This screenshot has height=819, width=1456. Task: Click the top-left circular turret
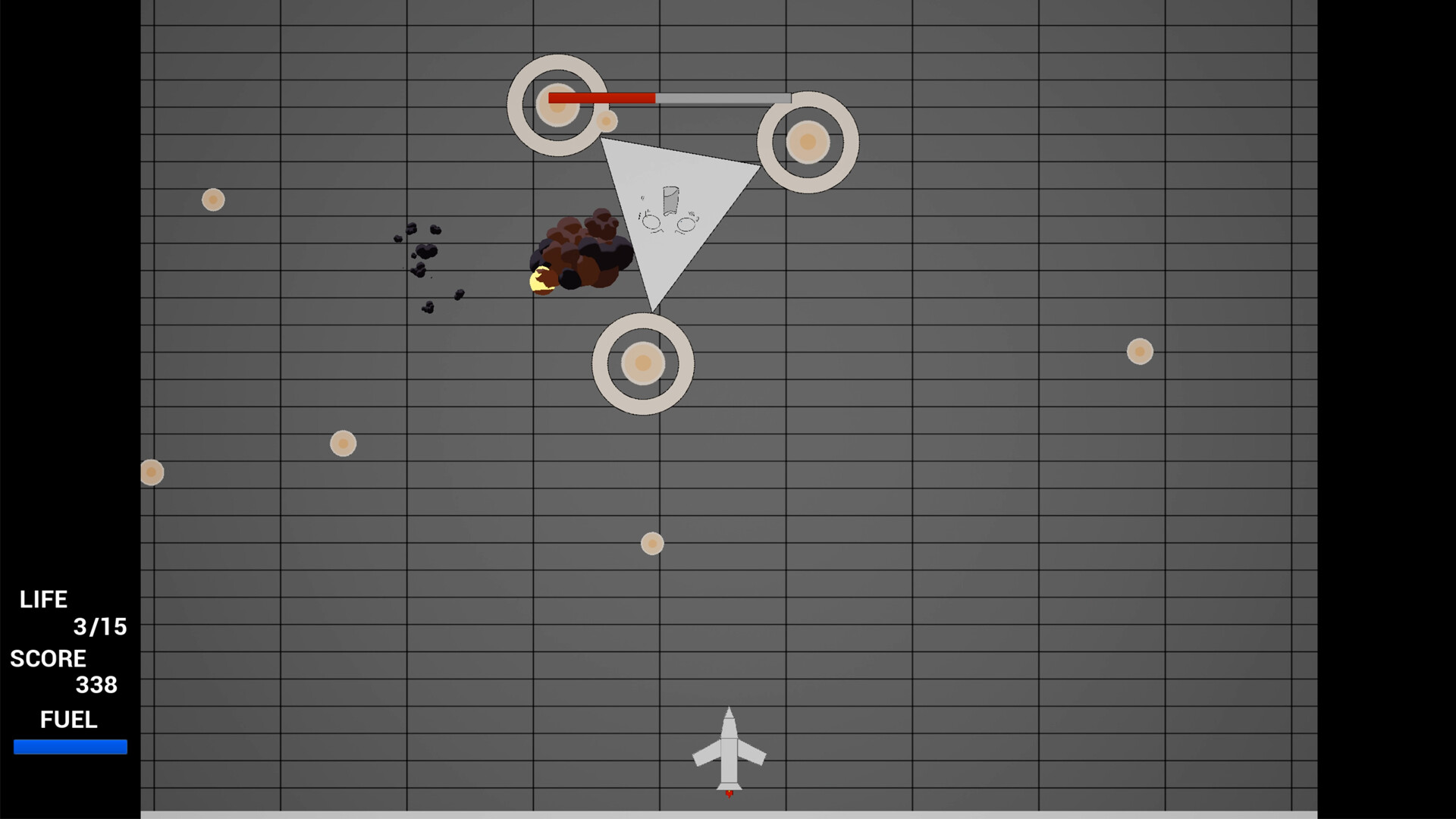pyautogui.click(x=557, y=105)
